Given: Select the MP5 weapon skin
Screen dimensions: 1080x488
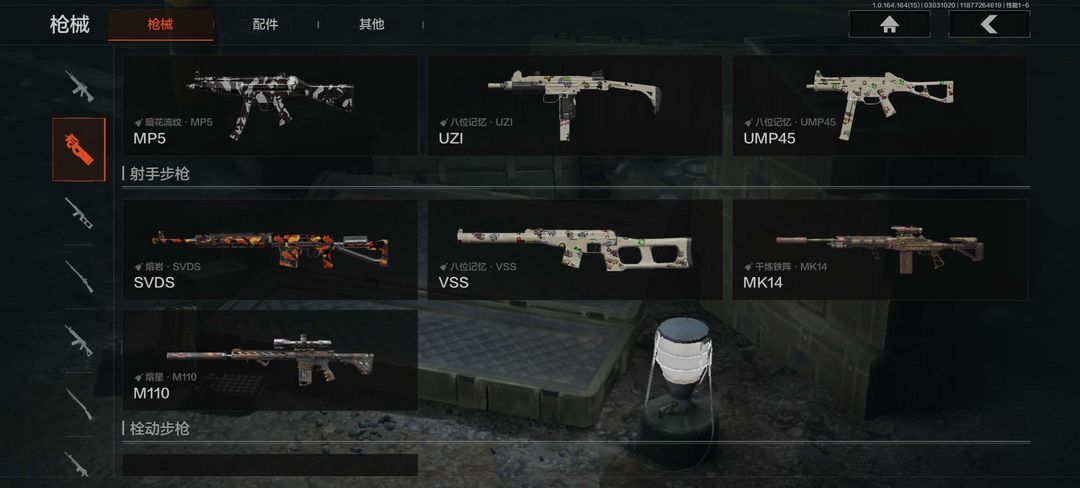Looking at the screenshot, I should 270,105.
